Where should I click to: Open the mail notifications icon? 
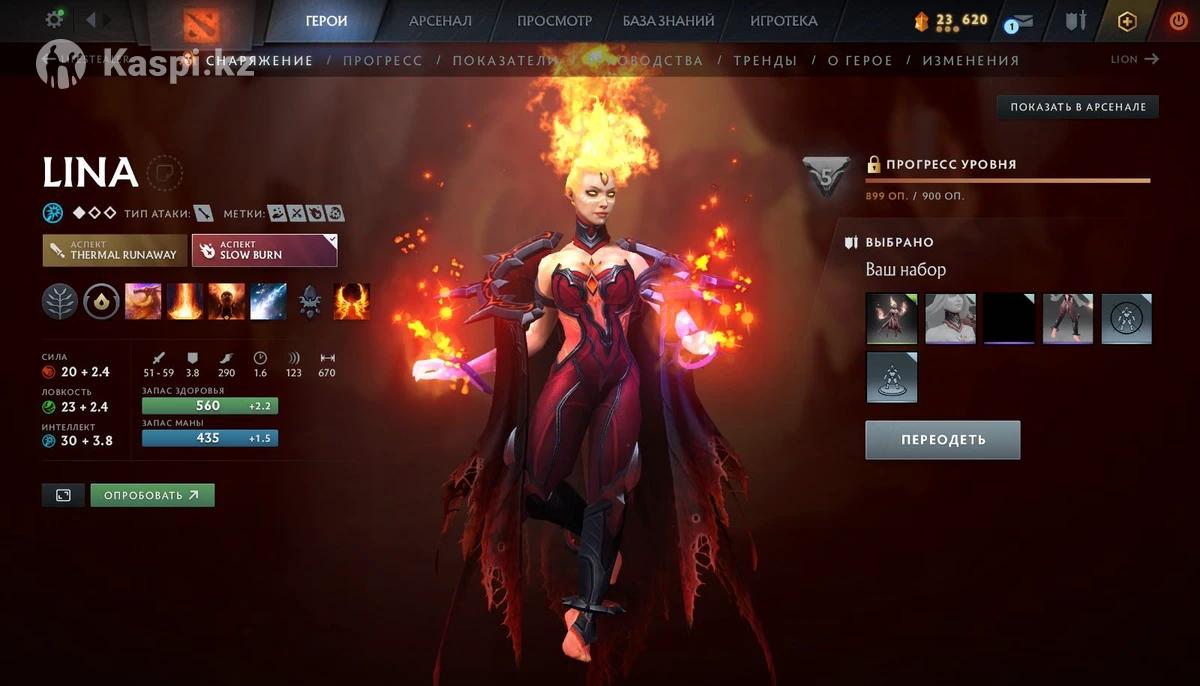pos(1022,21)
